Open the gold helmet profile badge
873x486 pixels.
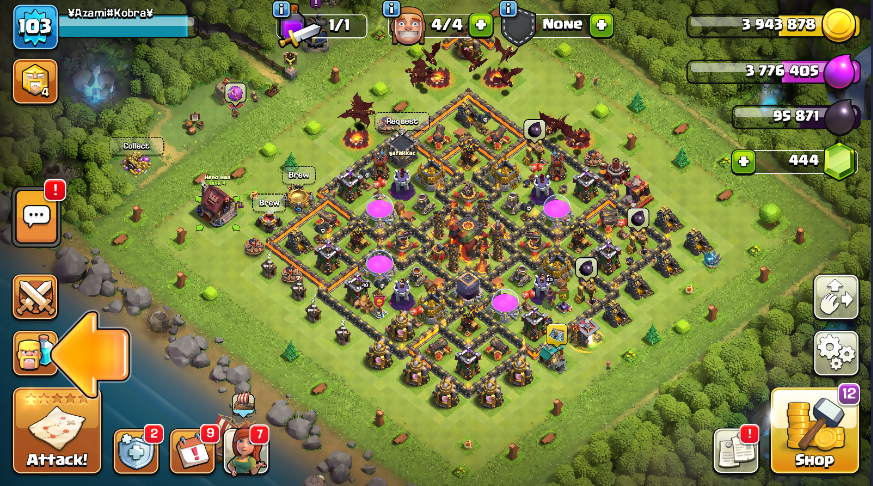(34, 81)
